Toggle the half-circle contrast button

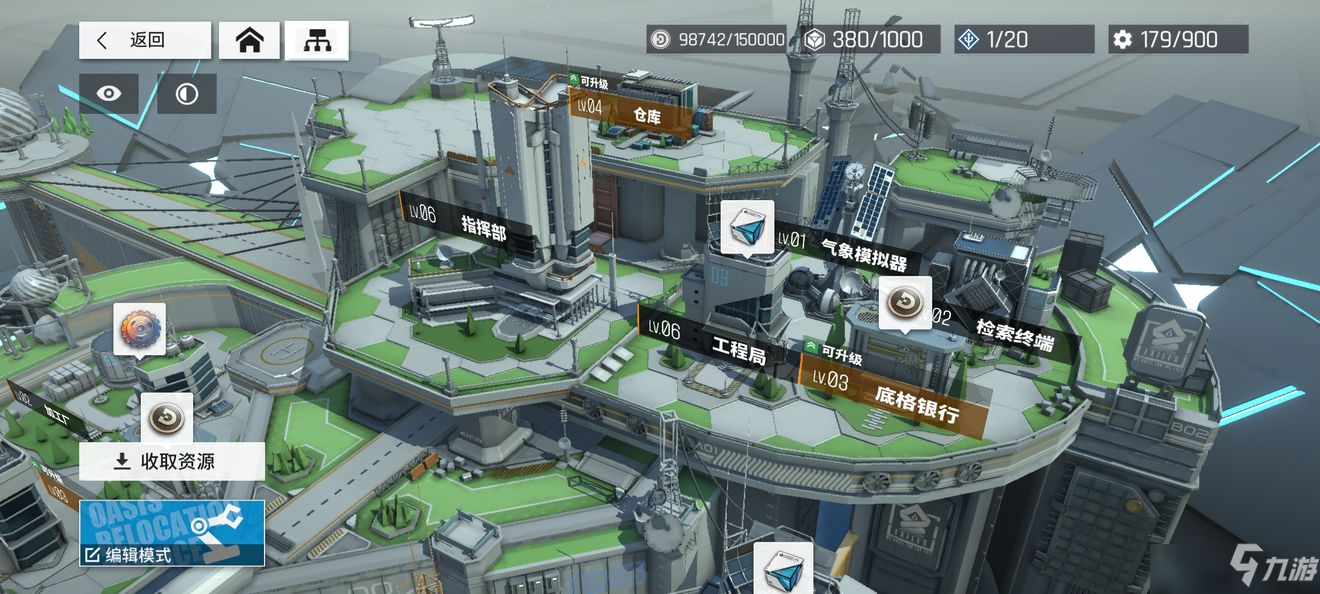pos(187,94)
